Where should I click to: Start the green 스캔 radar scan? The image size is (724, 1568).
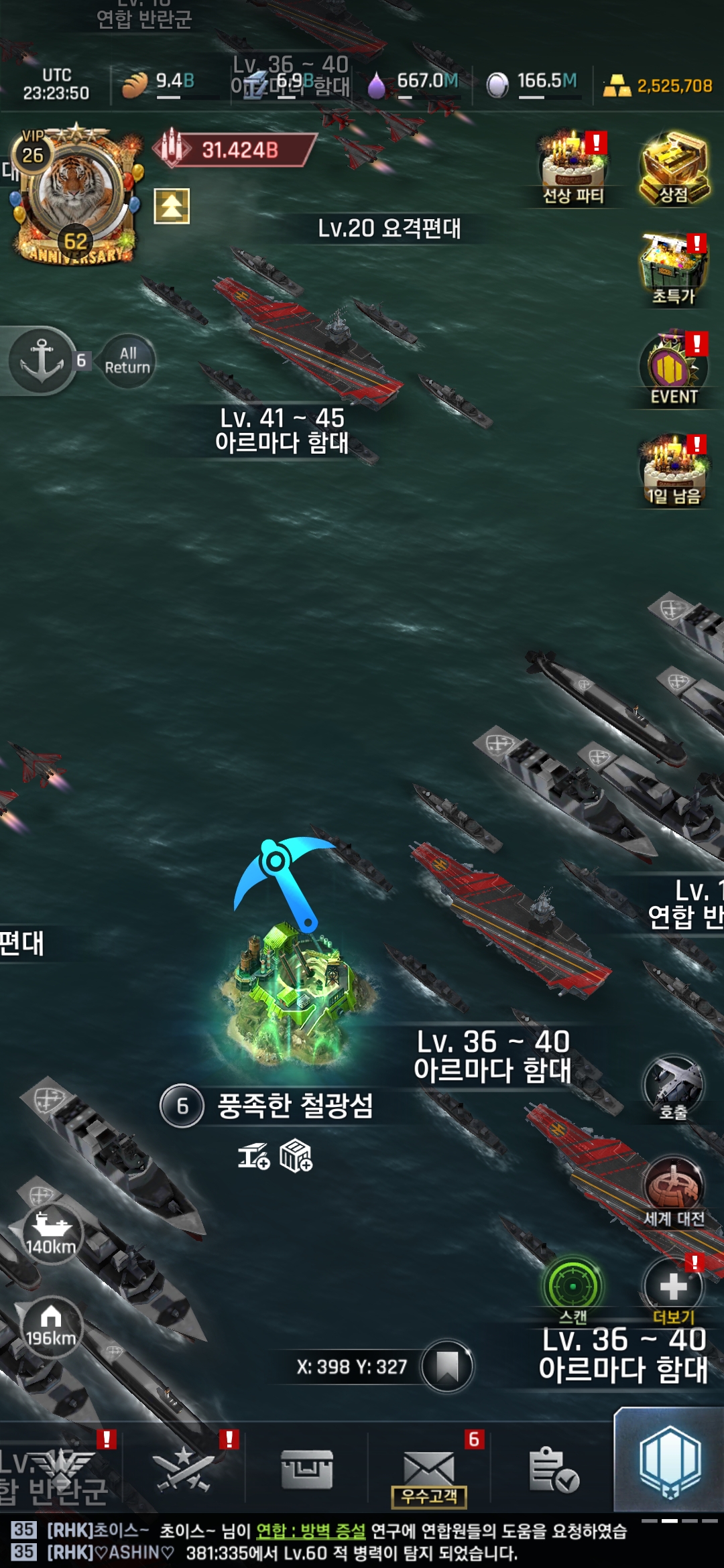[573, 1287]
